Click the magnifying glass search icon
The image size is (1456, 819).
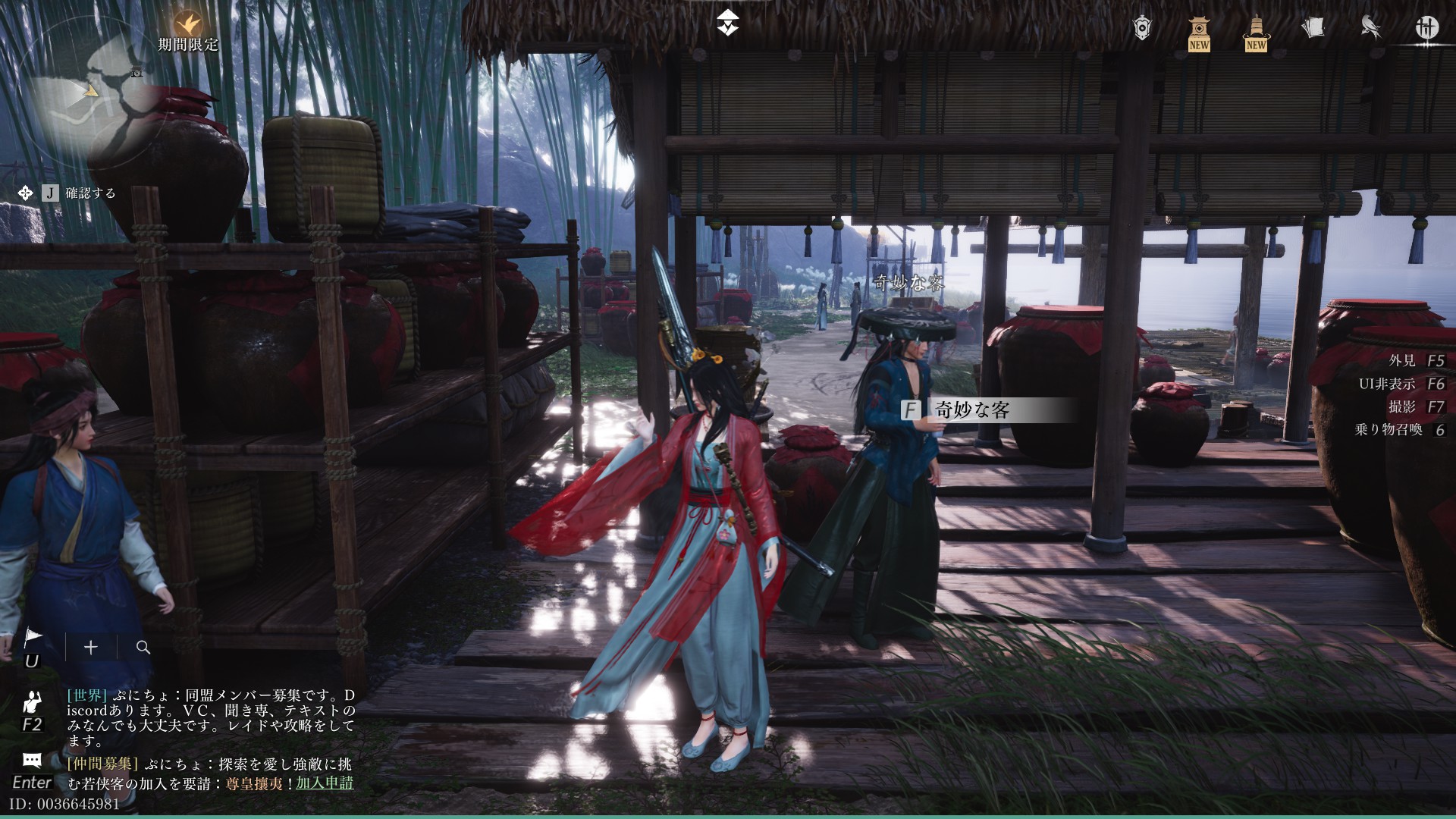pos(143,647)
